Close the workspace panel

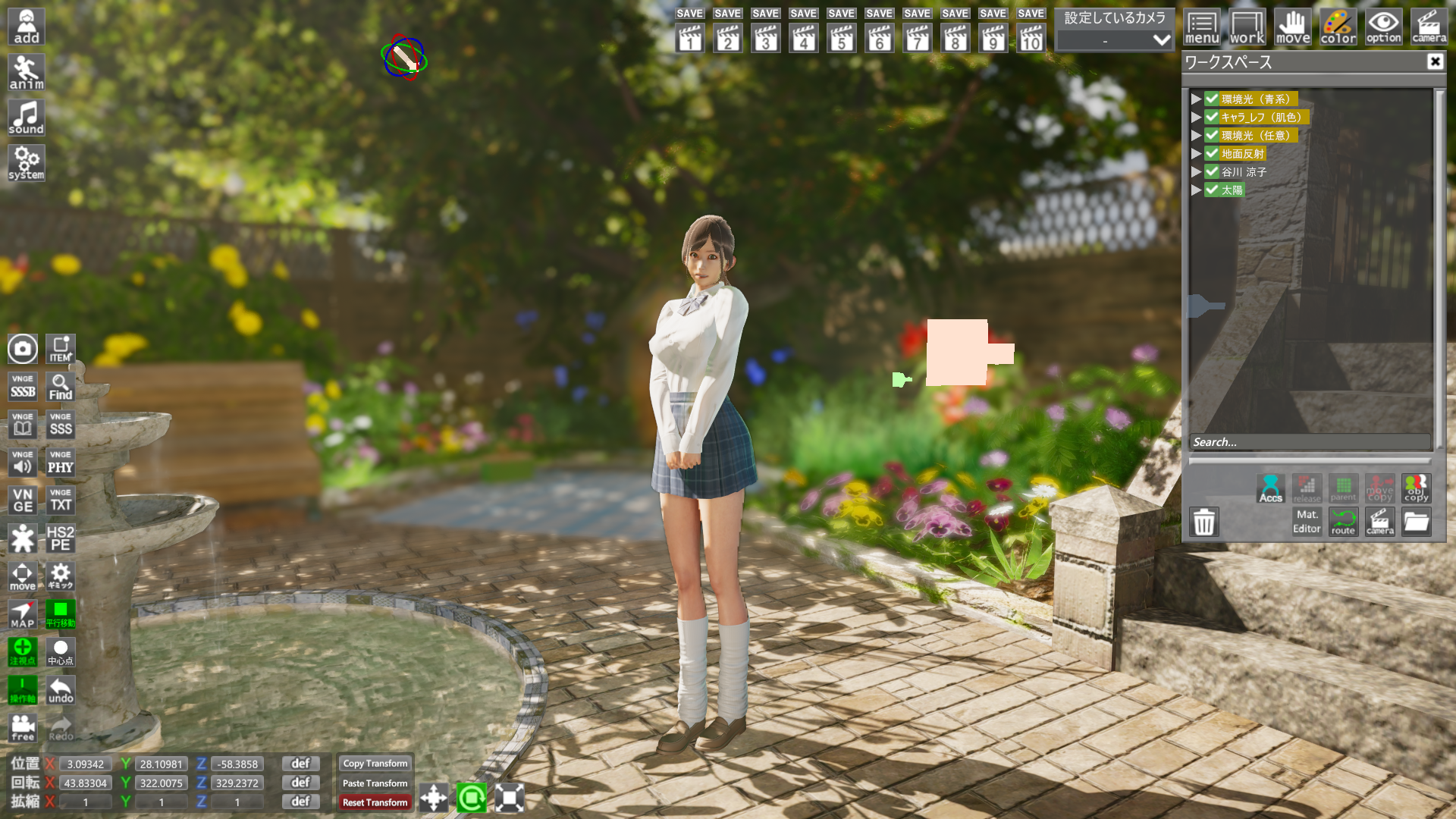[1435, 62]
